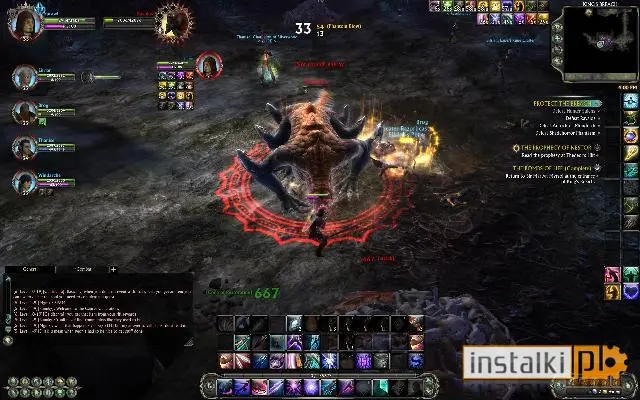The height and width of the screenshot is (400, 640).
Task: Switch to the first chat tab
Action: coord(30,269)
